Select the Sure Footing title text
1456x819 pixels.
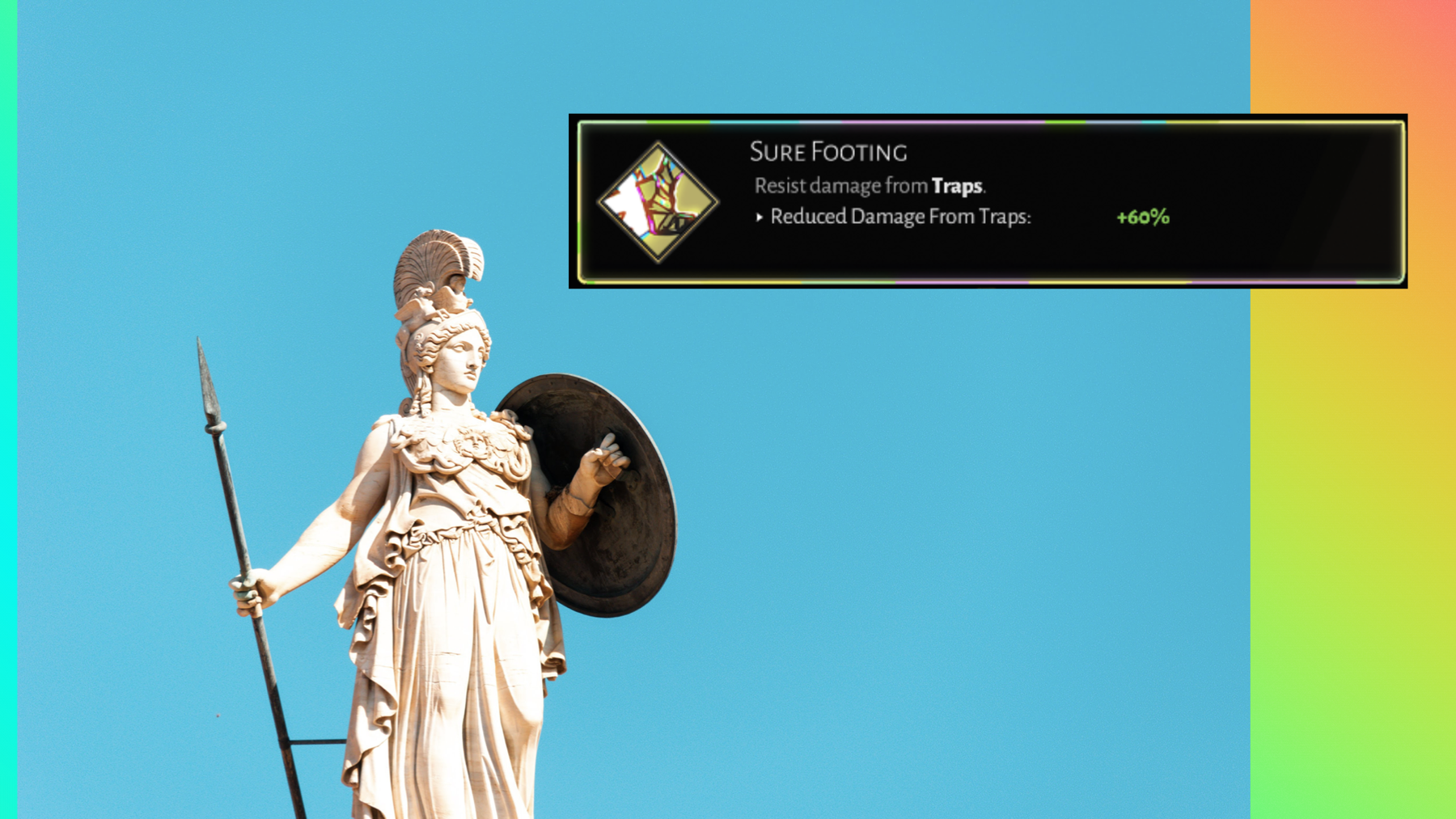(831, 151)
